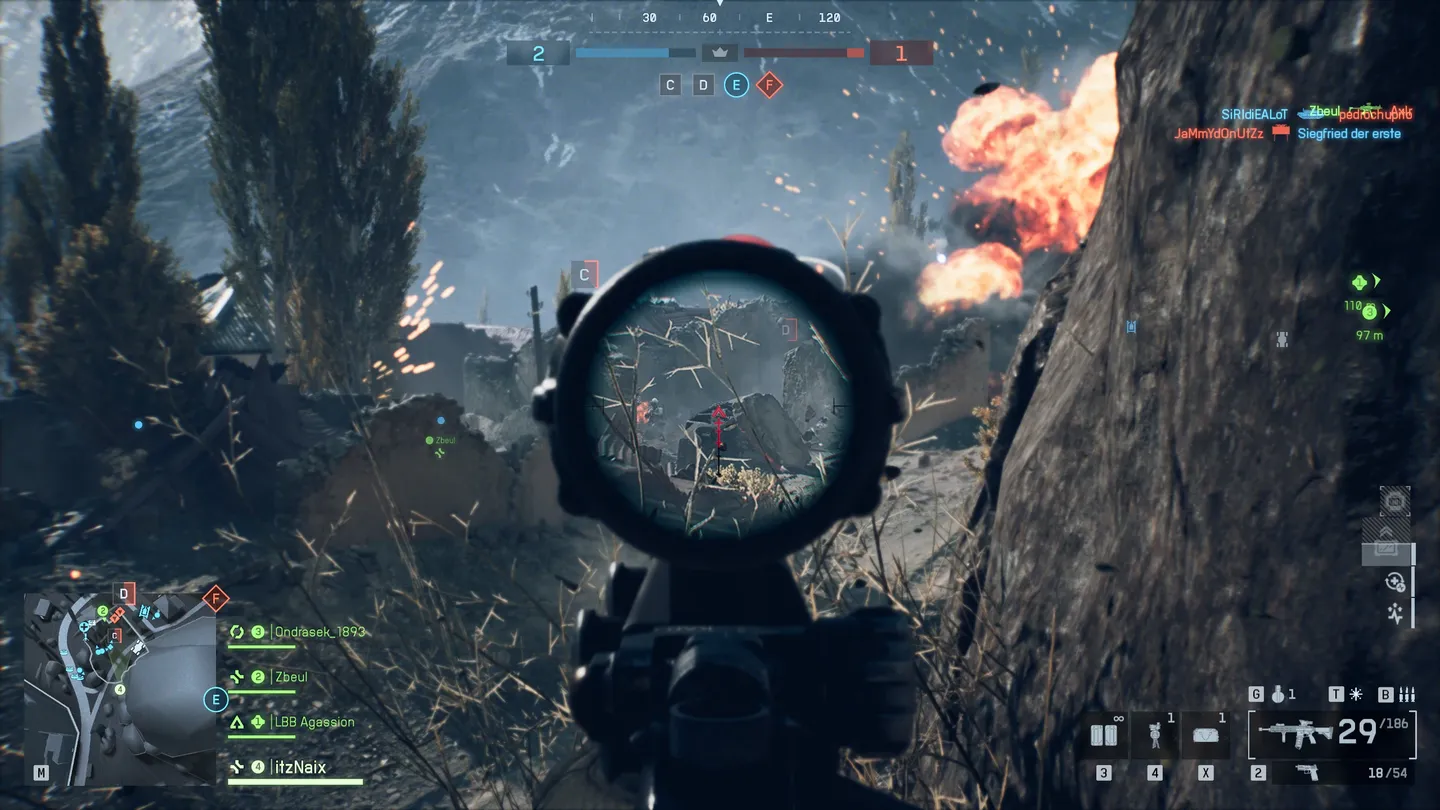Select the pouch item slot with count 1

pos(1205,736)
